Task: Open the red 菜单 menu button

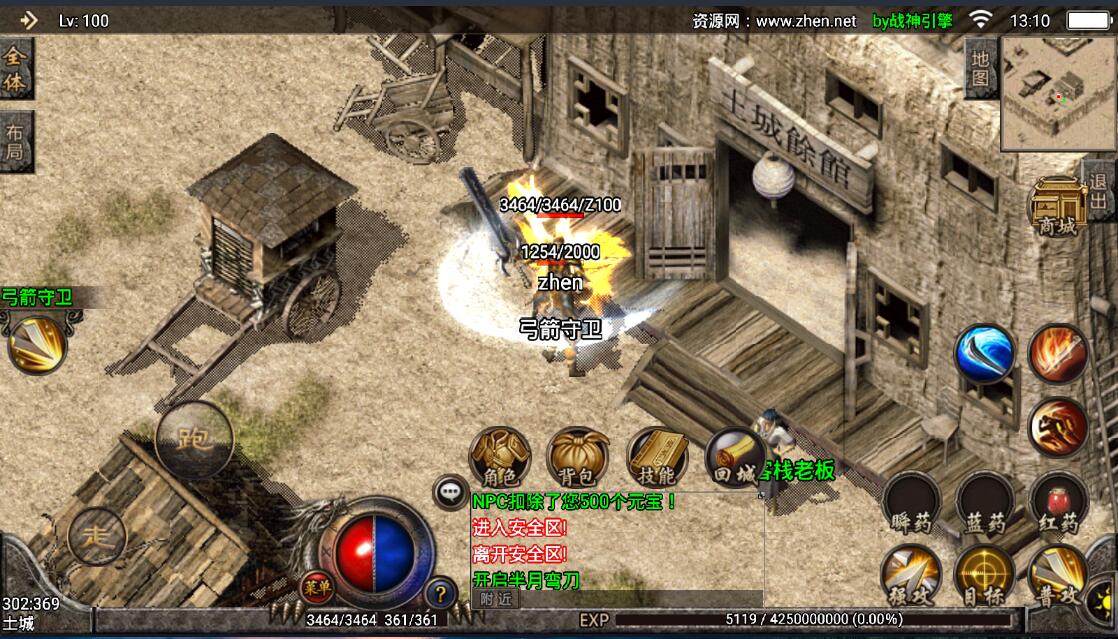Action: click(x=318, y=586)
